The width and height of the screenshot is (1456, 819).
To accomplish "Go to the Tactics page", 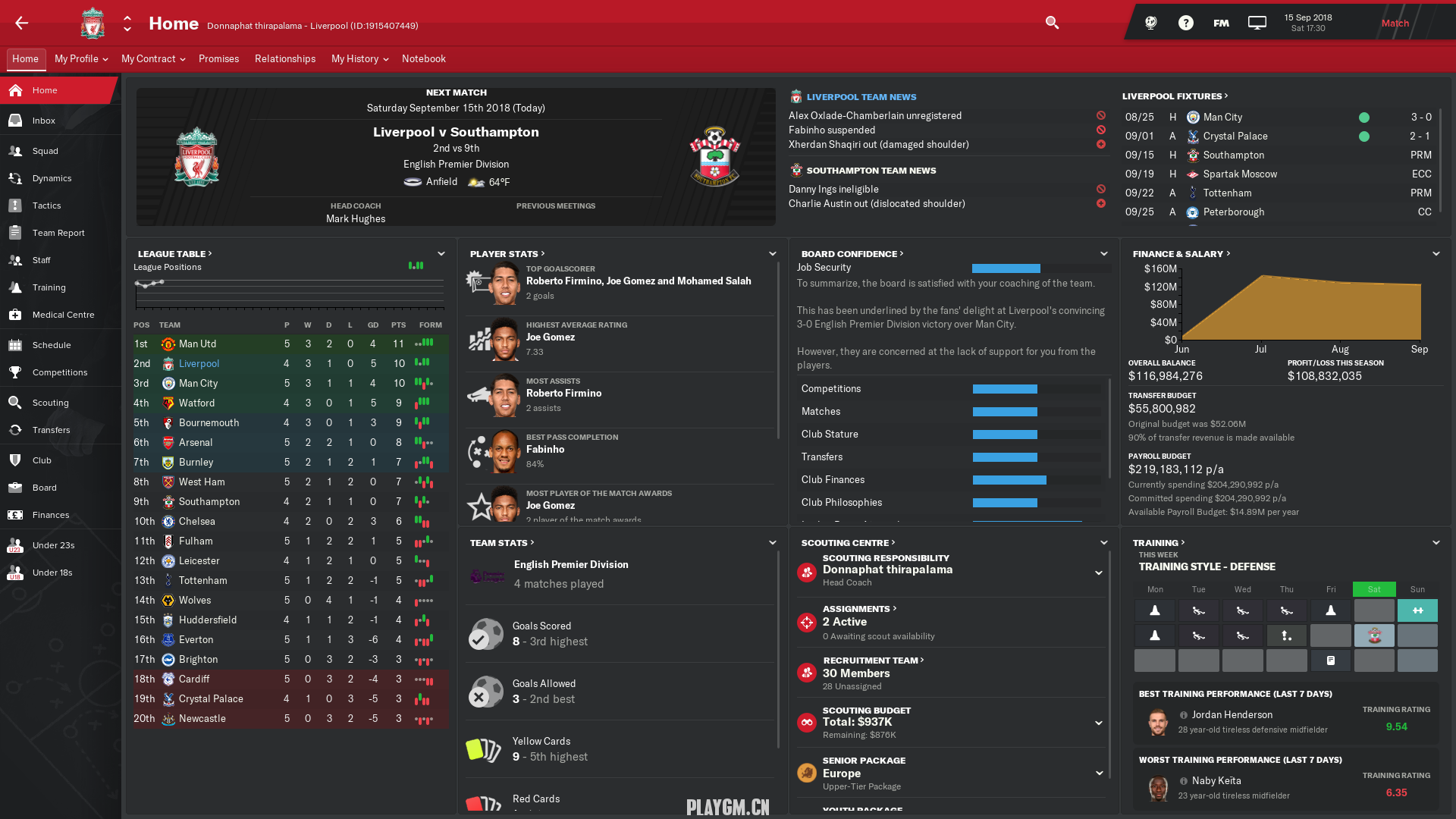I will click(46, 206).
